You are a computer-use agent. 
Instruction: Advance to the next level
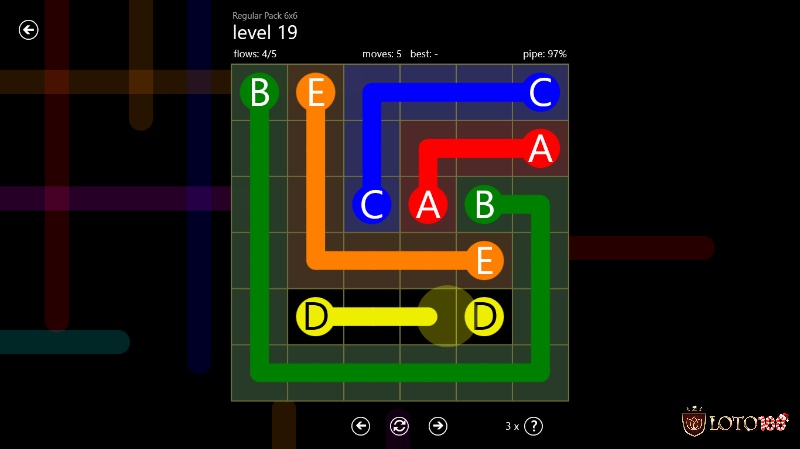click(438, 426)
